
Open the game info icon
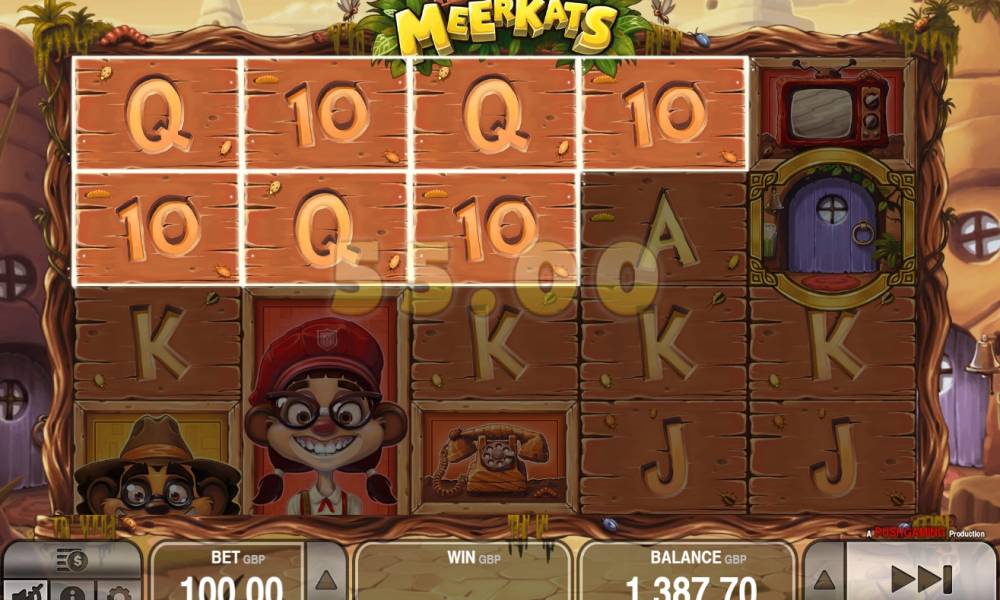pyautogui.click(x=71, y=593)
